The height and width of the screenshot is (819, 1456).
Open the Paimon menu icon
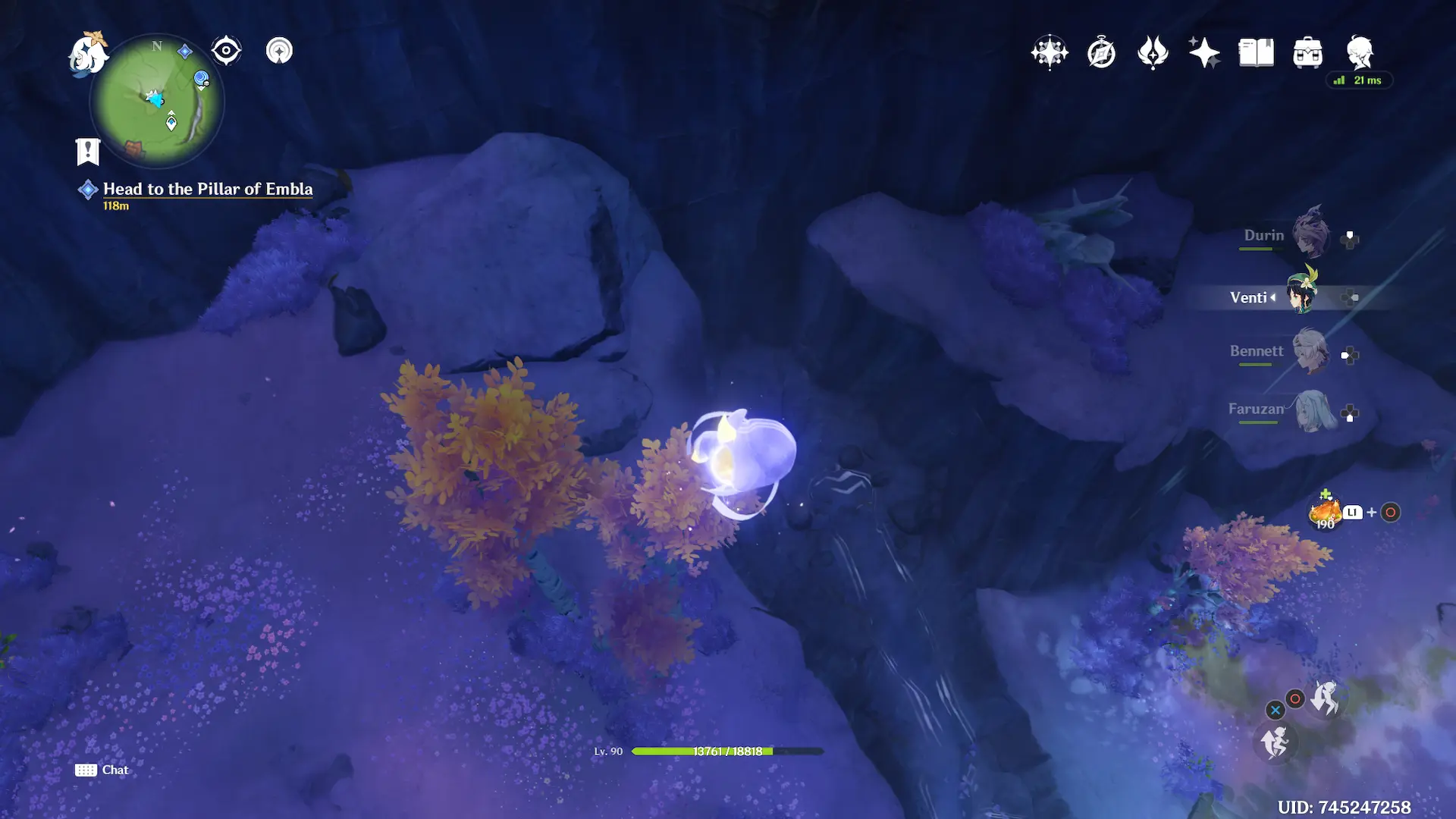point(87,53)
